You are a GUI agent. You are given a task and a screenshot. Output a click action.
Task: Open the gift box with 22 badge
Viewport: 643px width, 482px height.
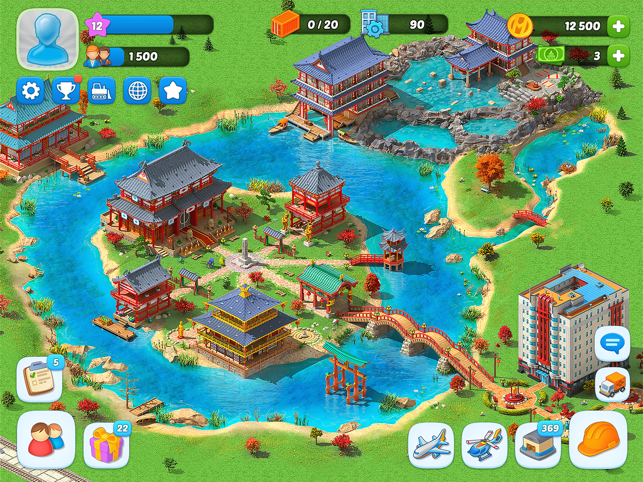106,444
